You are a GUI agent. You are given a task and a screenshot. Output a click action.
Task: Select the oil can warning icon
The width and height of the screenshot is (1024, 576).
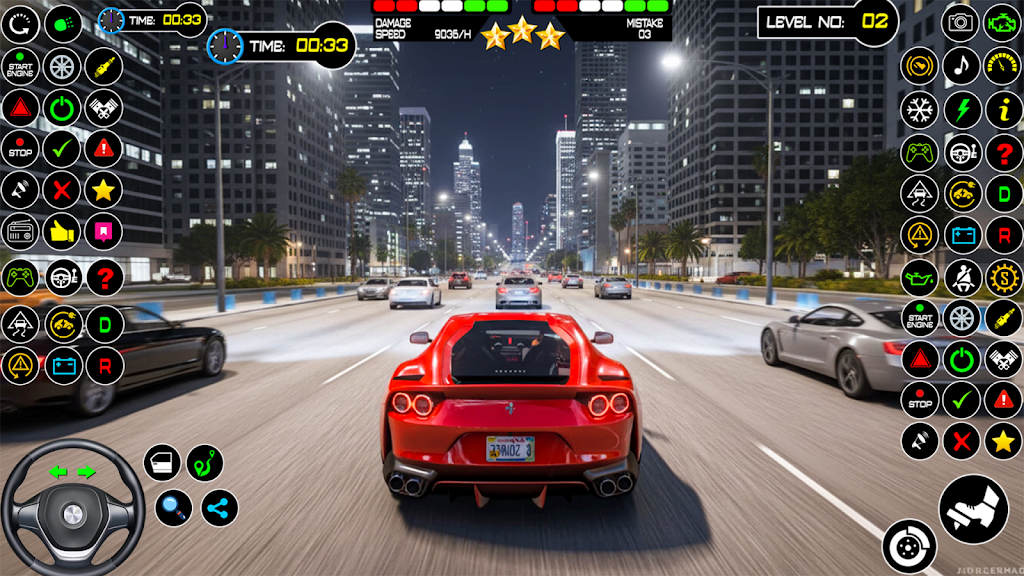pos(919,277)
